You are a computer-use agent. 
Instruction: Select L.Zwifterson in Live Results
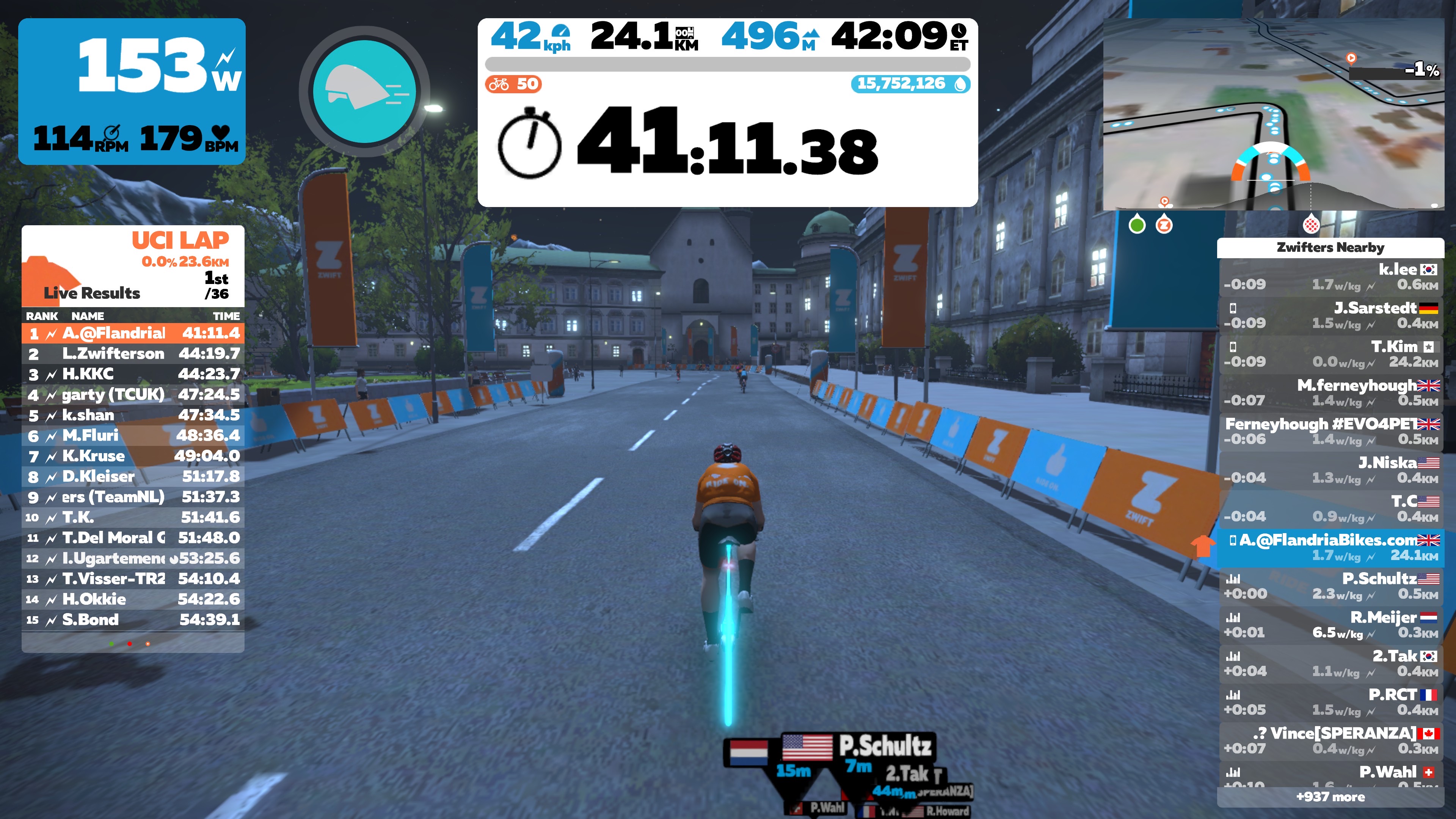pos(133,354)
